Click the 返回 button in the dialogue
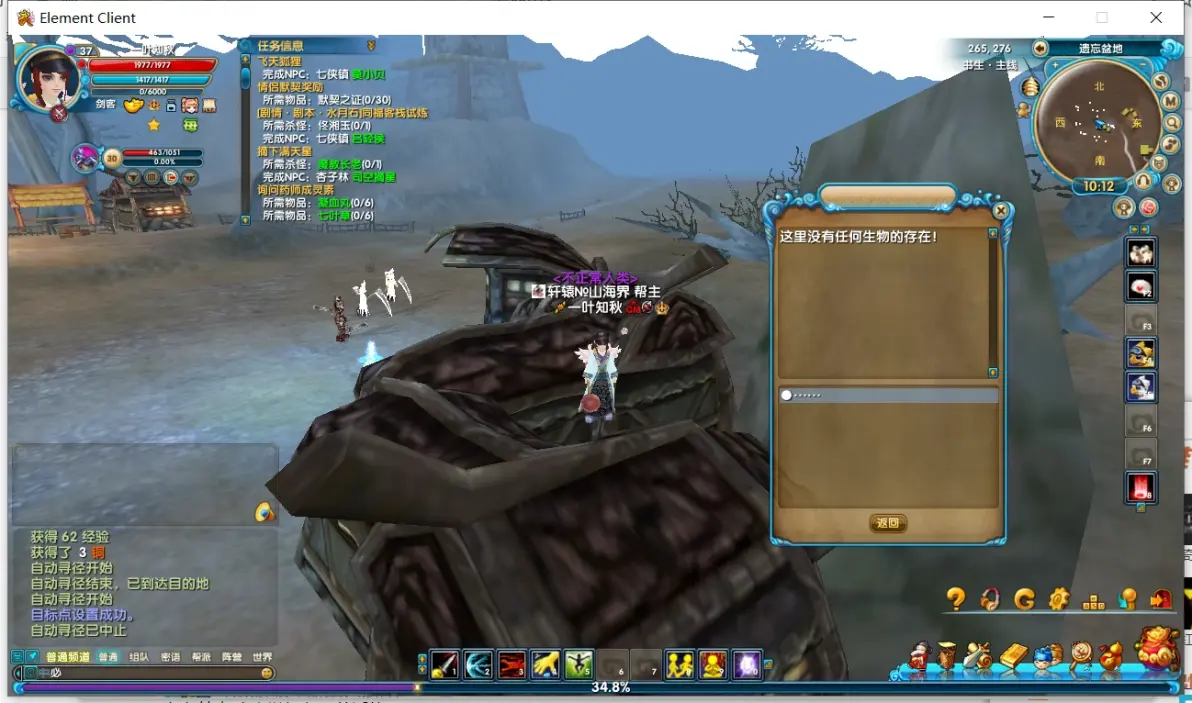Screen dimensions: 1192x703 pyautogui.click(x=888, y=523)
